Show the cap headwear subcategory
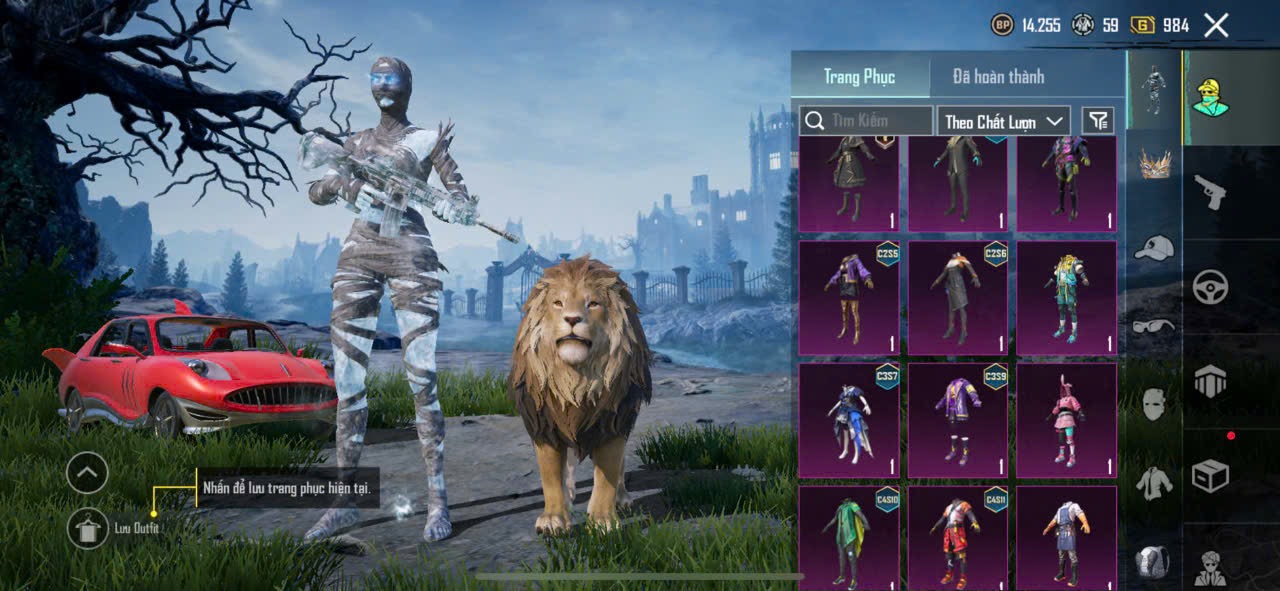 1154,248
